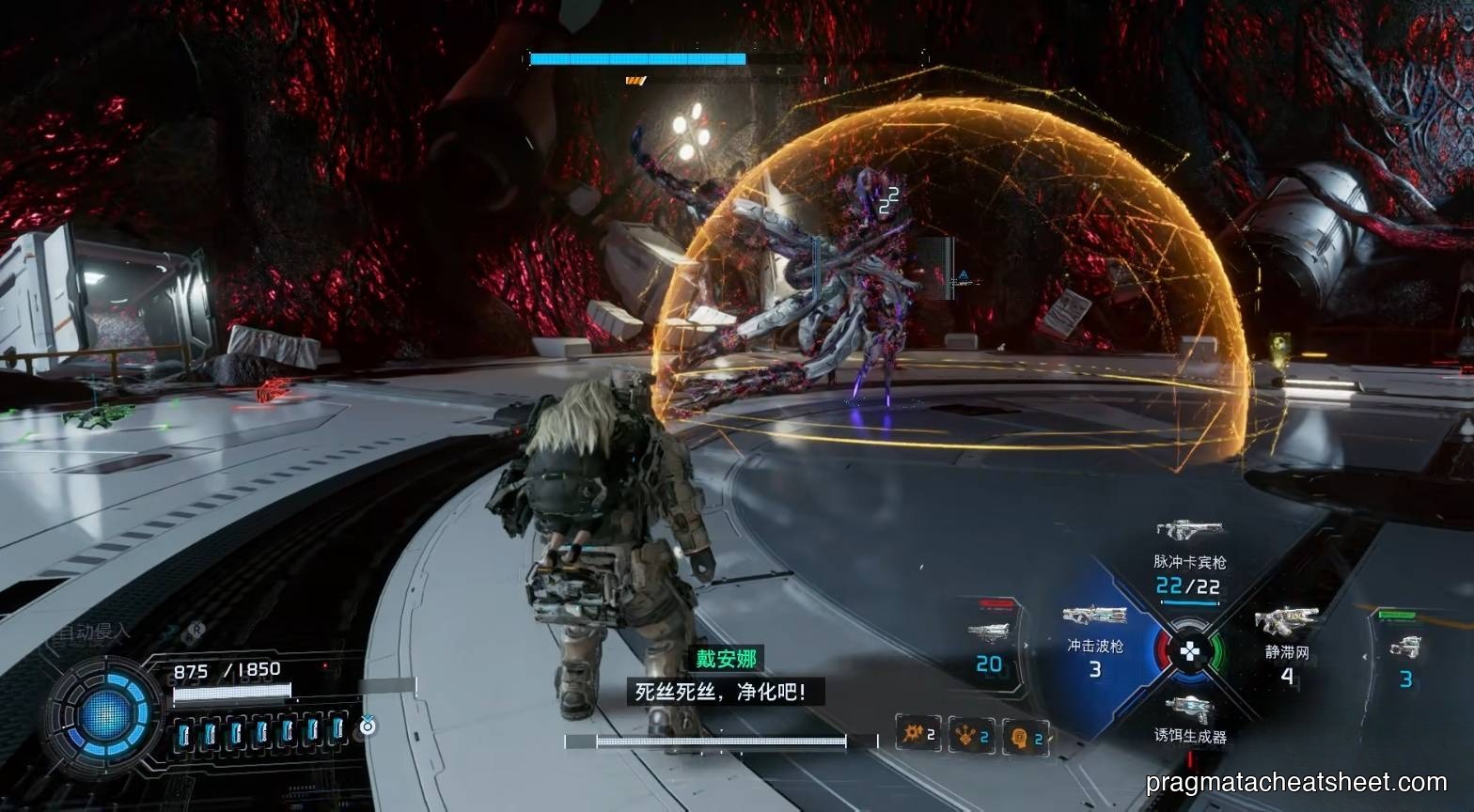Open the D-pad center hub of the weapon wheel
1474x812 pixels.
pyautogui.click(x=1190, y=648)
